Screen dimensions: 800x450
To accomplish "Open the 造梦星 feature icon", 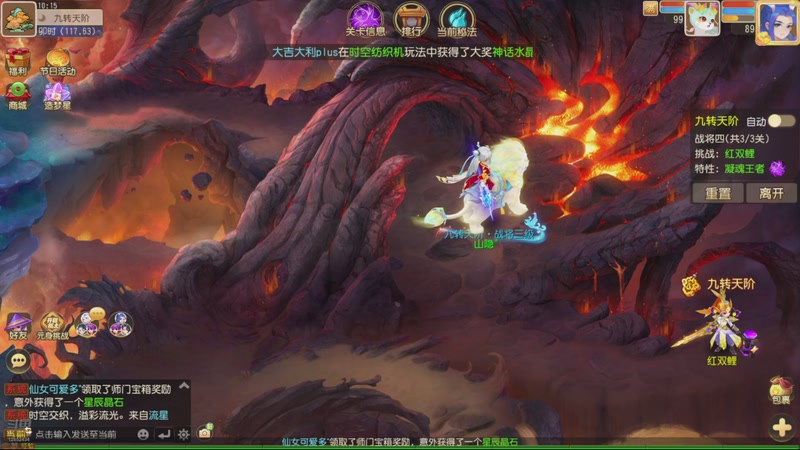I will point(57,92).
